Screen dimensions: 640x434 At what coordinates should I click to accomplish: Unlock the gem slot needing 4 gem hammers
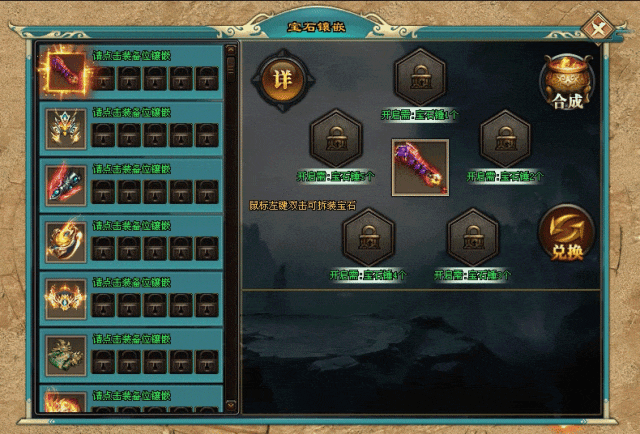[x=369, y=237]
